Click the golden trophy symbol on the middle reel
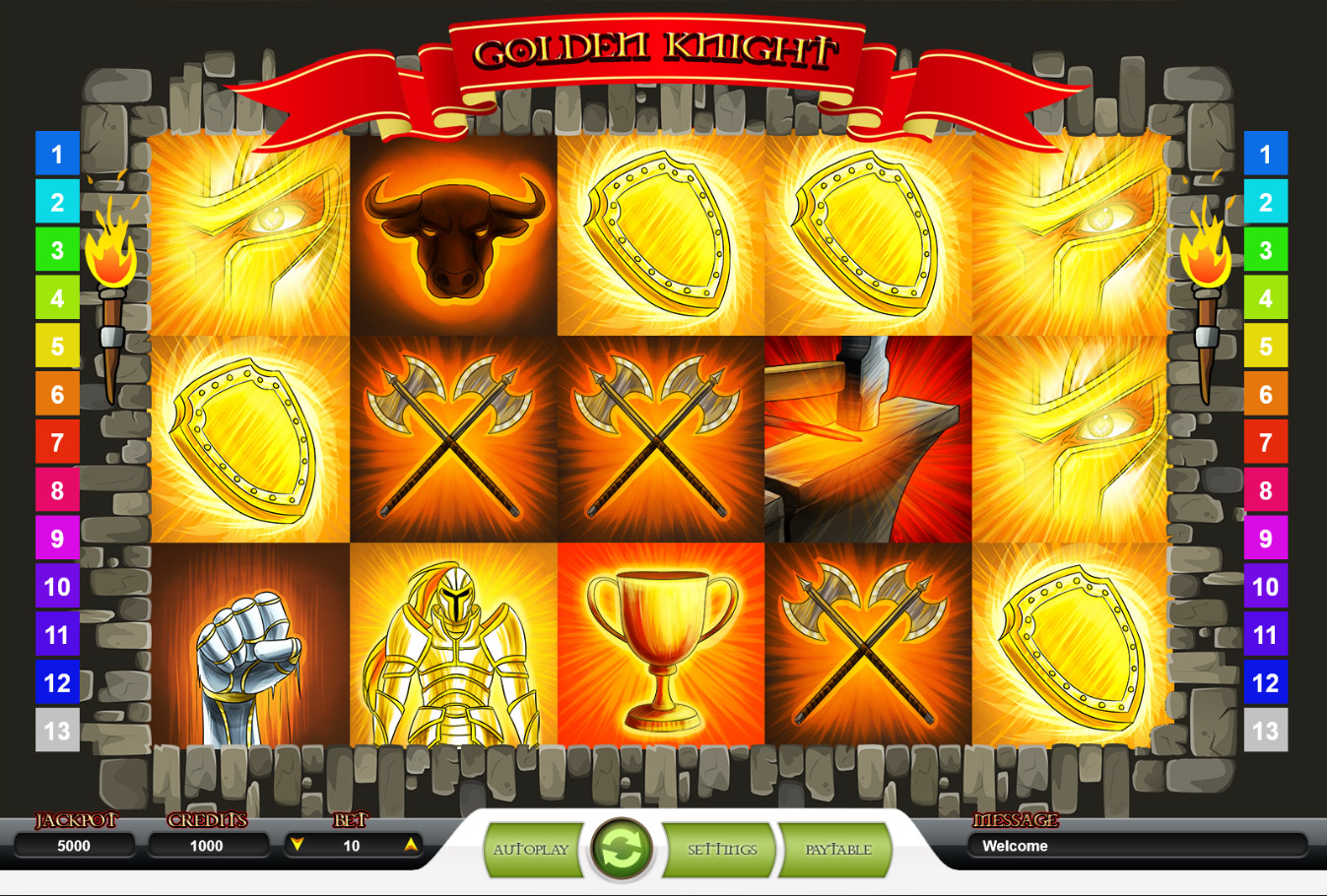Viewport: 1327px width, 896px height. [658, 640]
